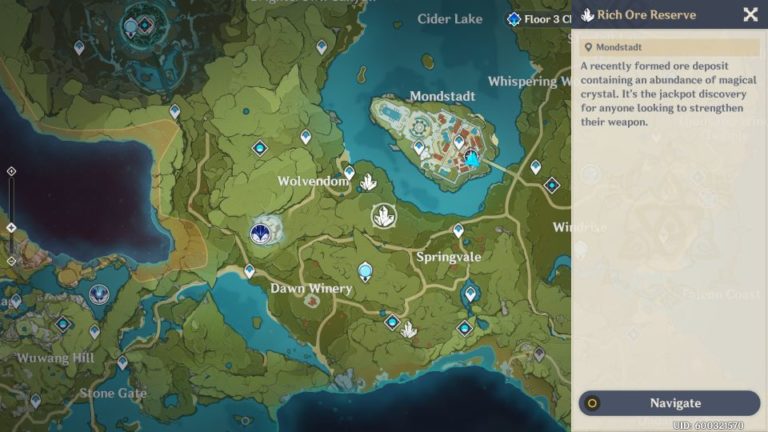Click the glowing blue marker in Mondstadt city
Screen dimensions: 768x432
point(472,158)
